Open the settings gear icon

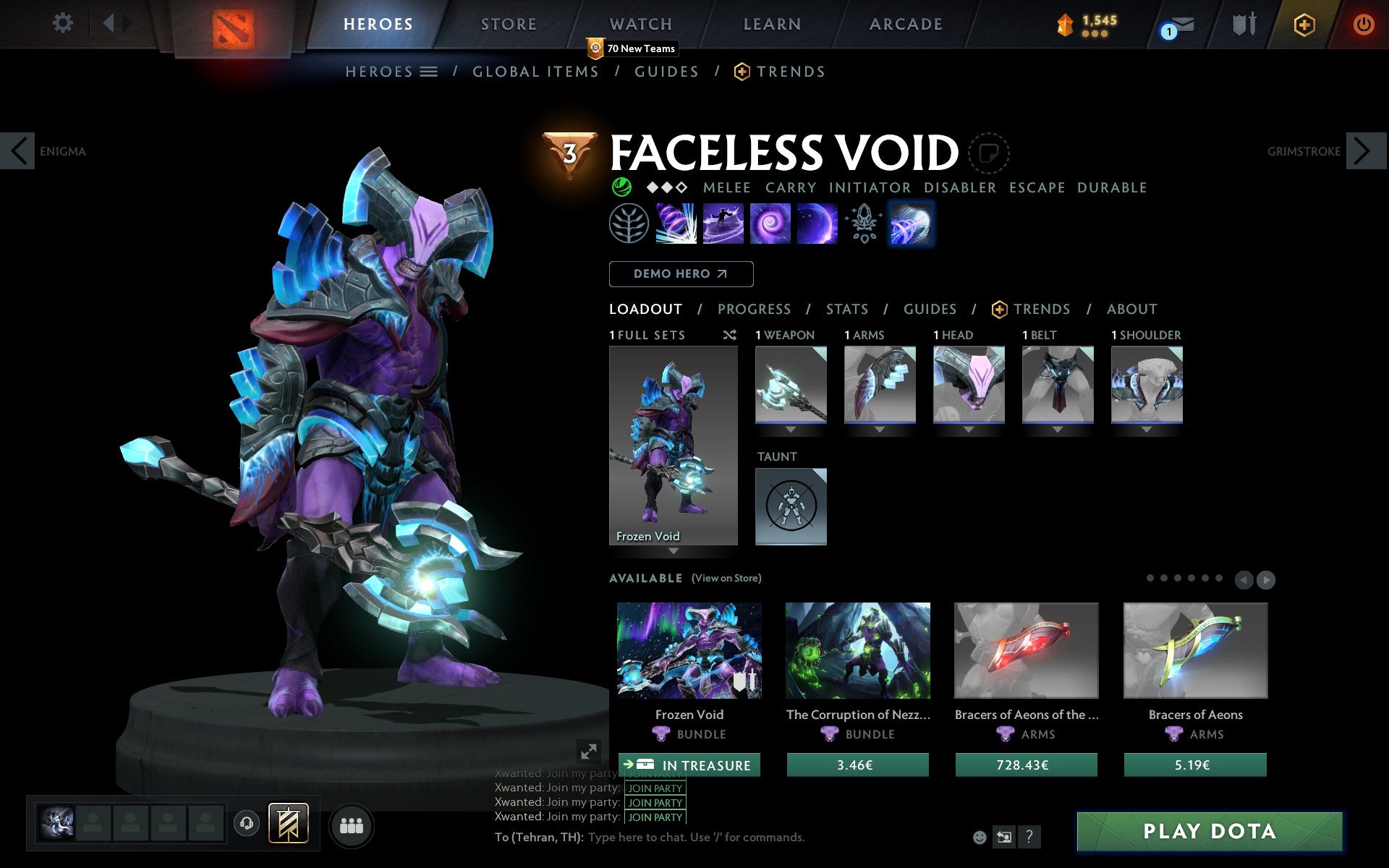tap(64, 23)
